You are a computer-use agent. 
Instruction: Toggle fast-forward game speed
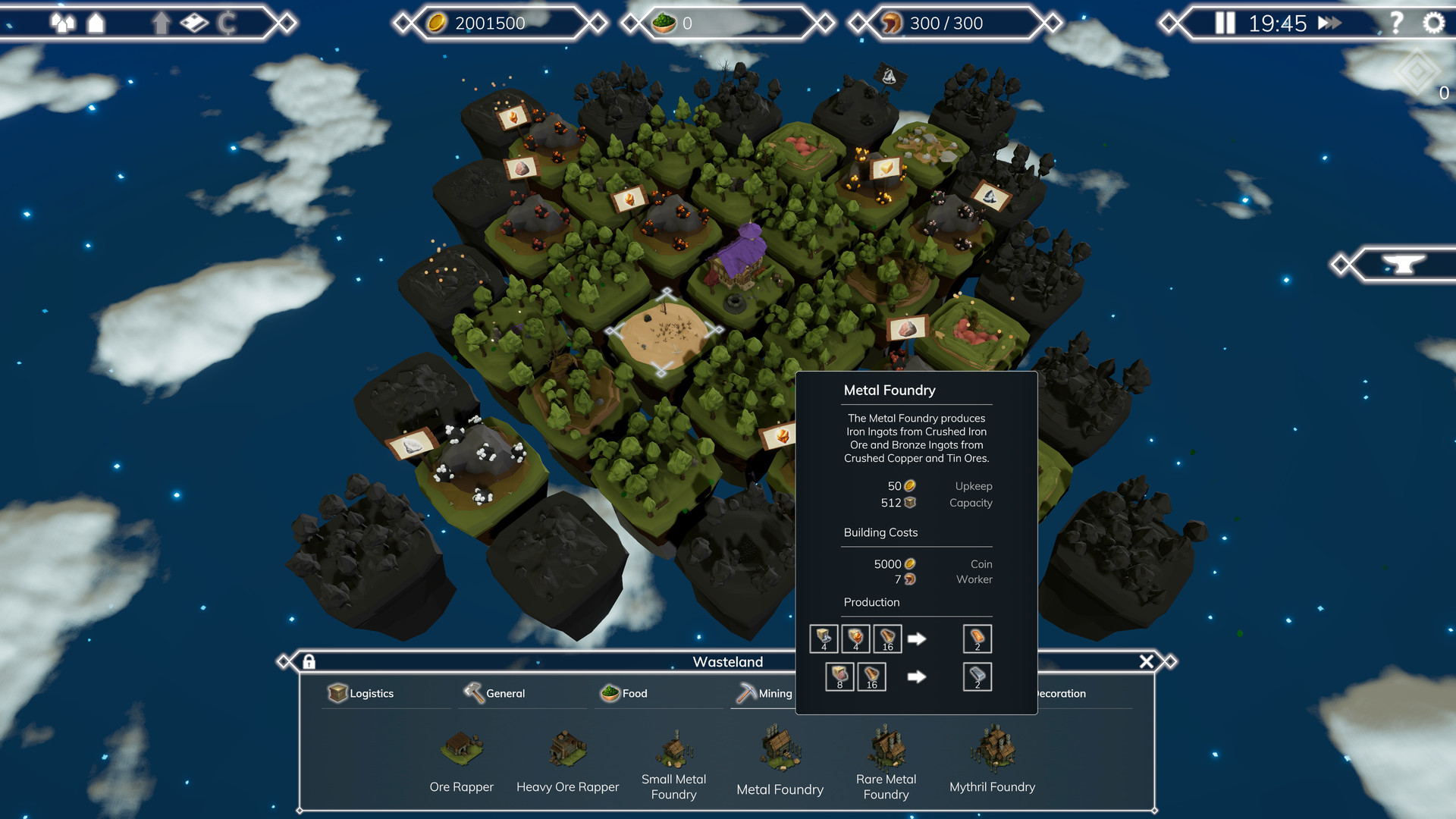[1329, 23]
